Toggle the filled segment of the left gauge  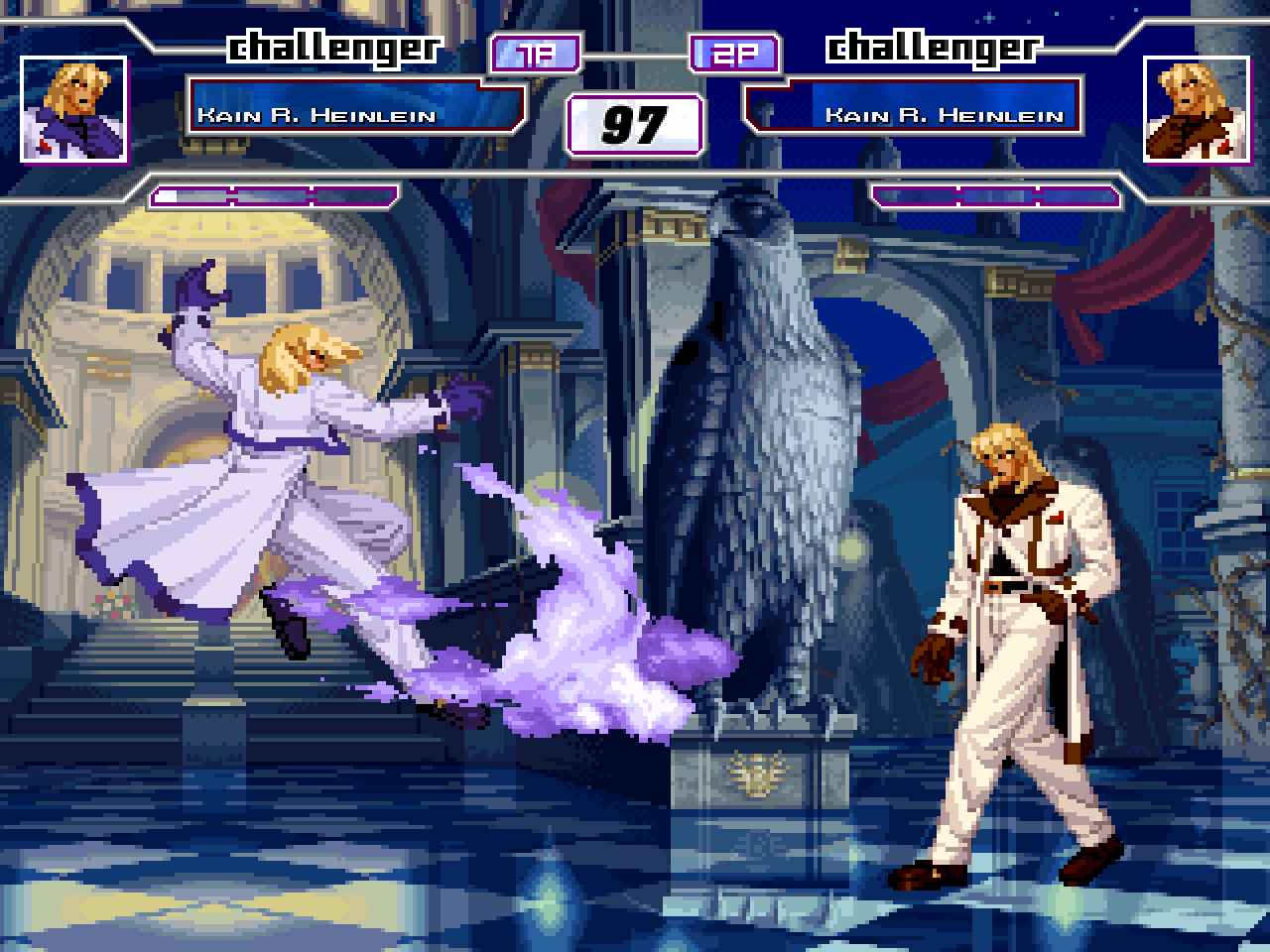point(169,195)
